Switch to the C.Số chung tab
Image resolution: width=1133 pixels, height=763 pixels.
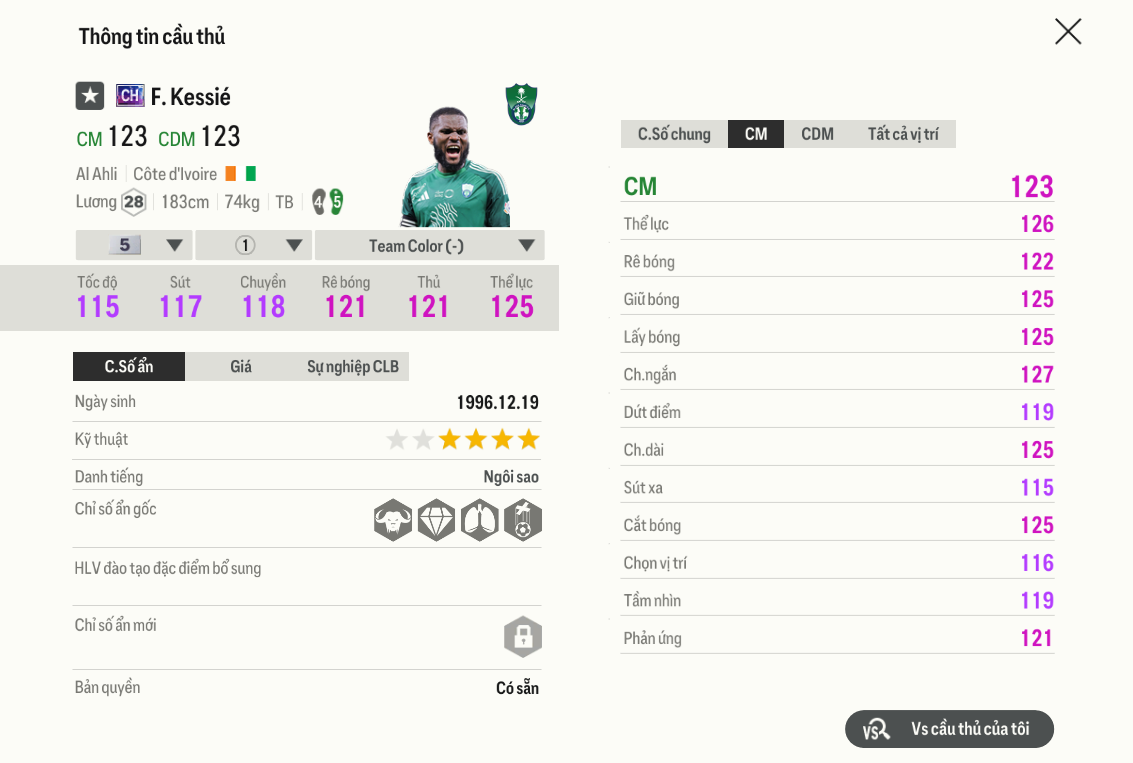click(674, 134)
